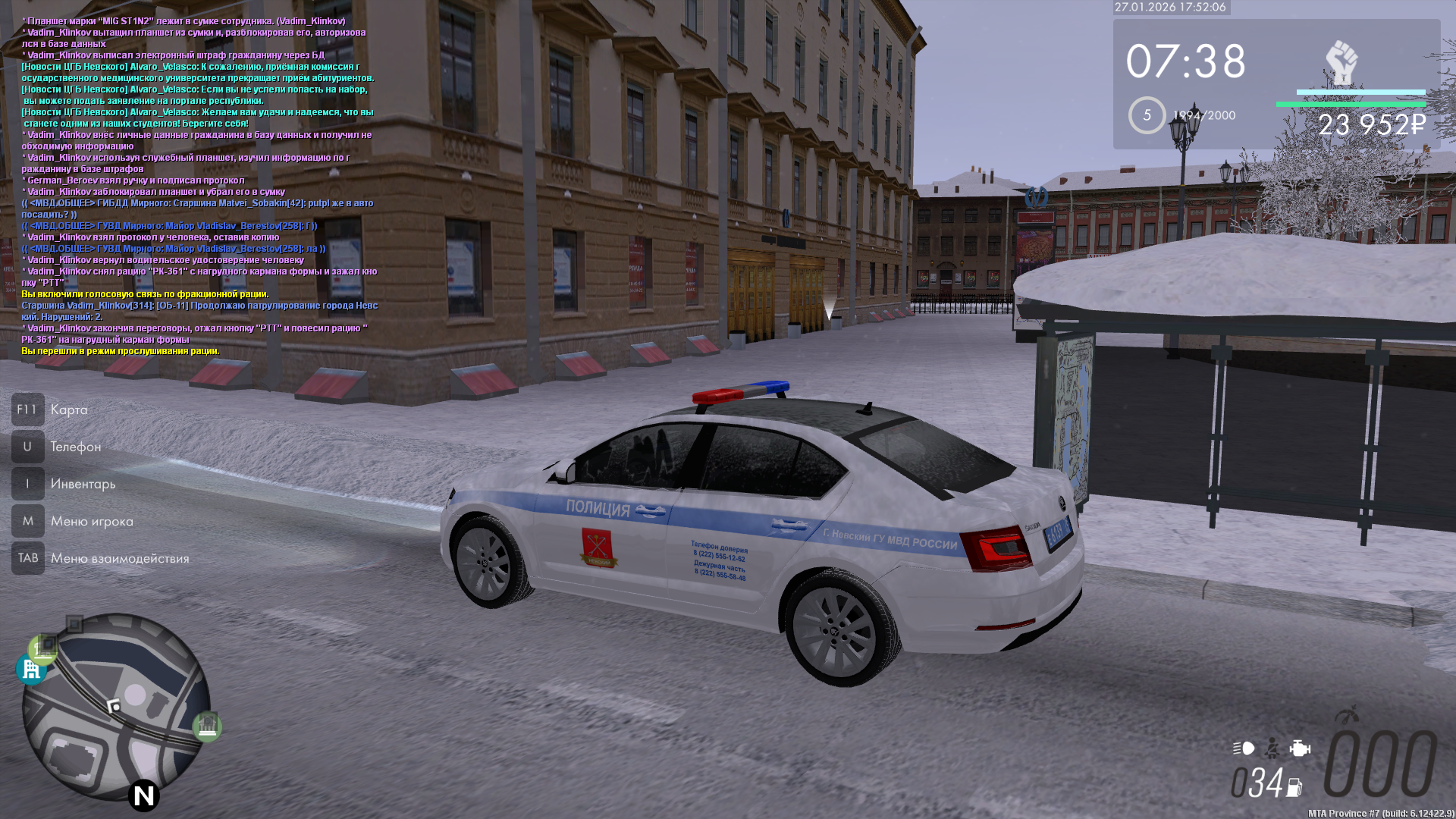
Task: Click the seatbelt indicator icon
Action: tap(1272, 748)
